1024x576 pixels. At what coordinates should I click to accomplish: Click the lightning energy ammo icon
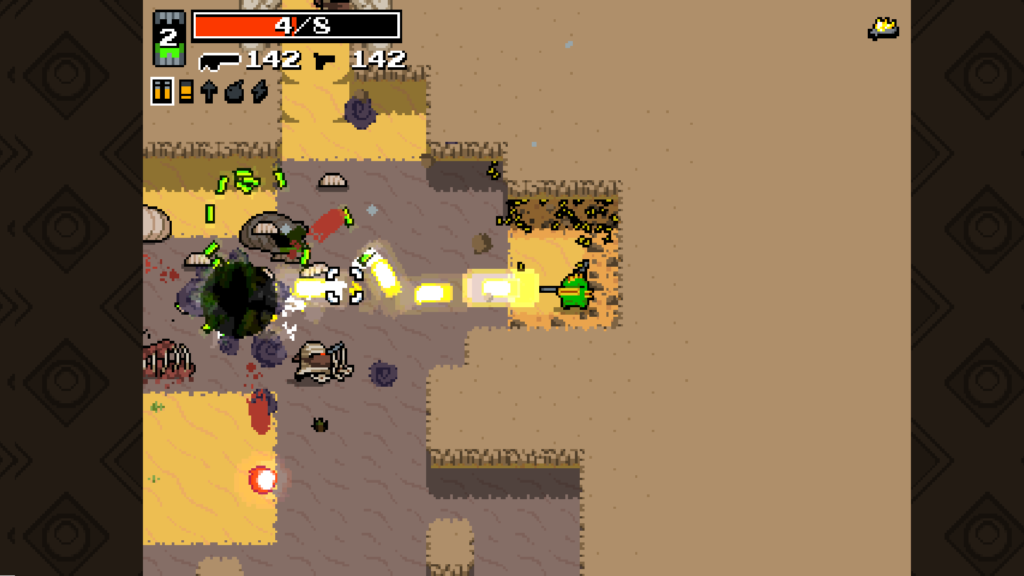point(258,91)
